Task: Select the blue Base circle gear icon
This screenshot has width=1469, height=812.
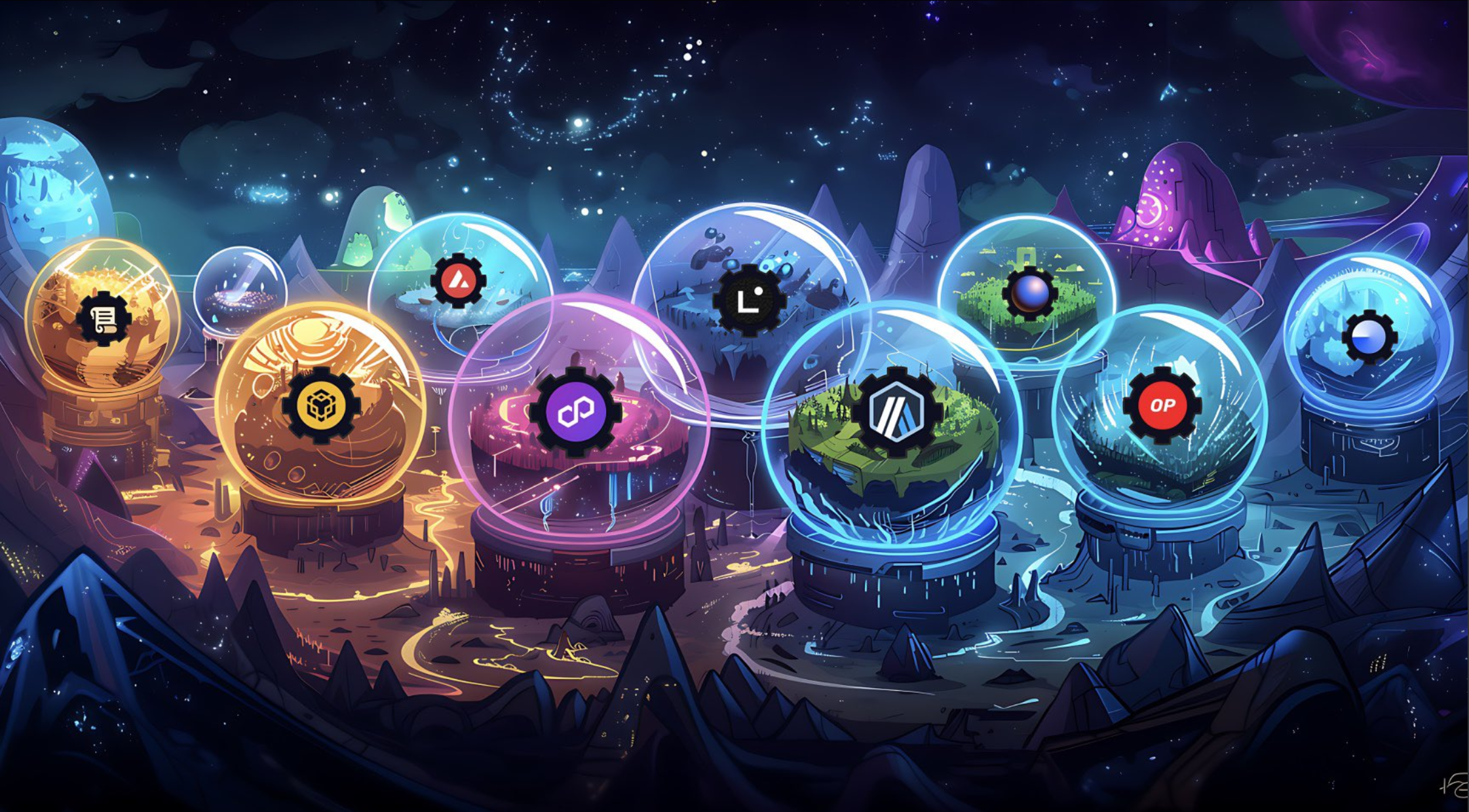Action: tap(1369, 337)
